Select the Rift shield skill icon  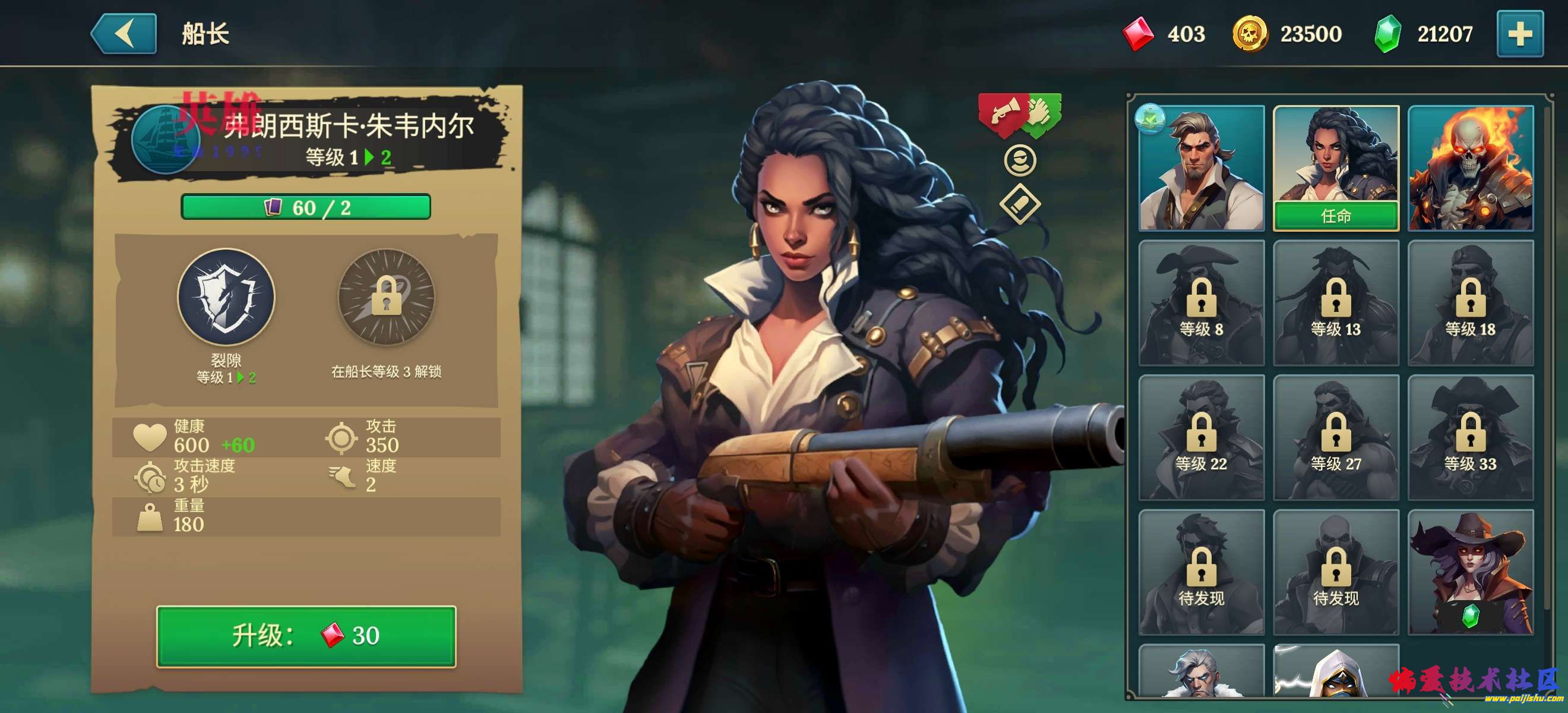tap(226, 297)
